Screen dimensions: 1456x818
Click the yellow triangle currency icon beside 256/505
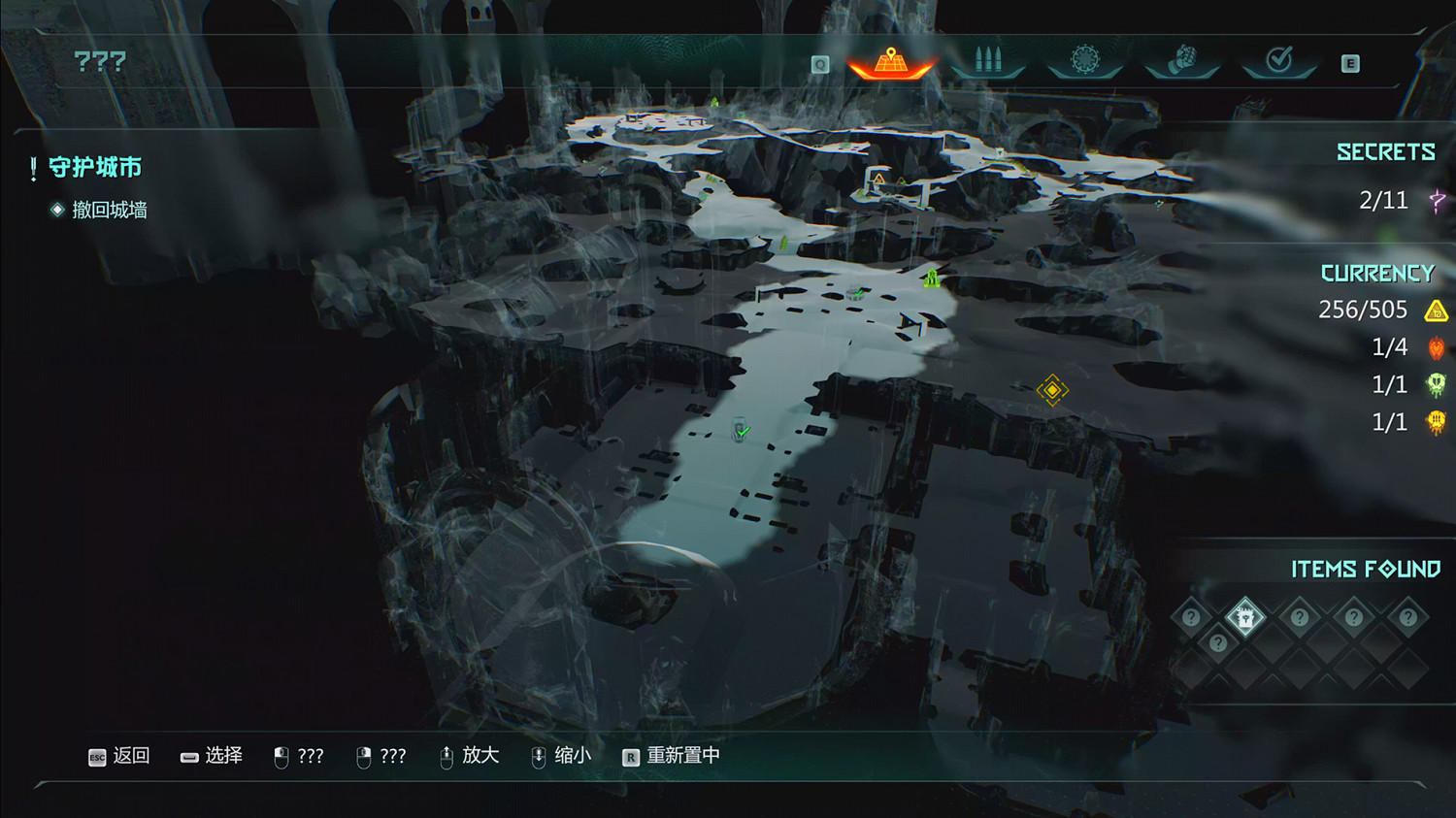[1435, 311]
